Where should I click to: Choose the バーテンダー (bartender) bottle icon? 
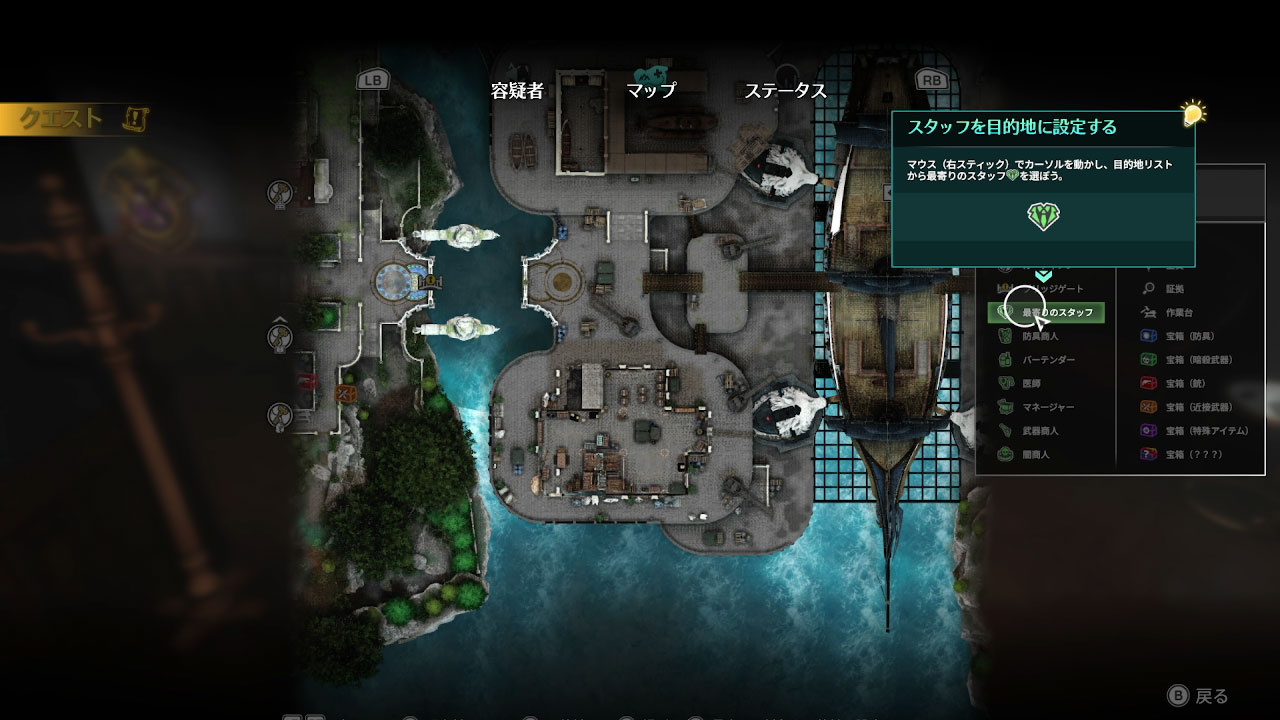tap(1004, 360)
